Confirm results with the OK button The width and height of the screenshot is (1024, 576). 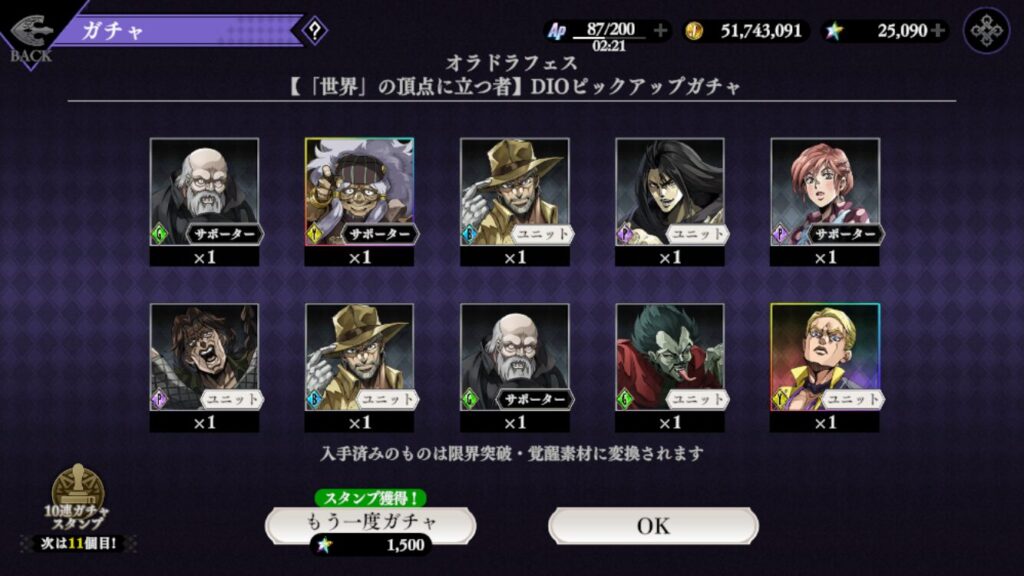653,525
